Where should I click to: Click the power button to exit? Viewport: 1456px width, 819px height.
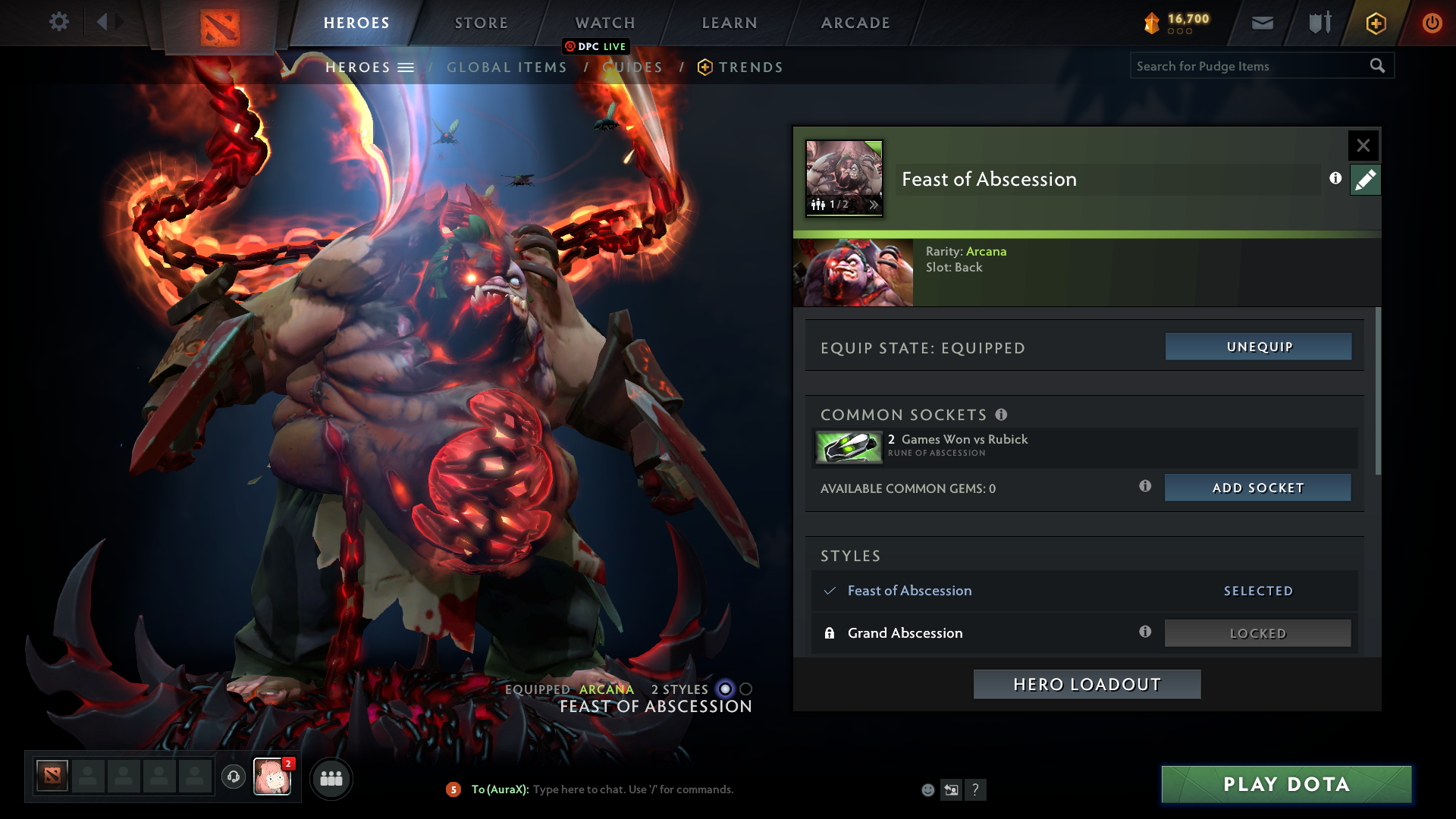click(x=1432, y=23)
